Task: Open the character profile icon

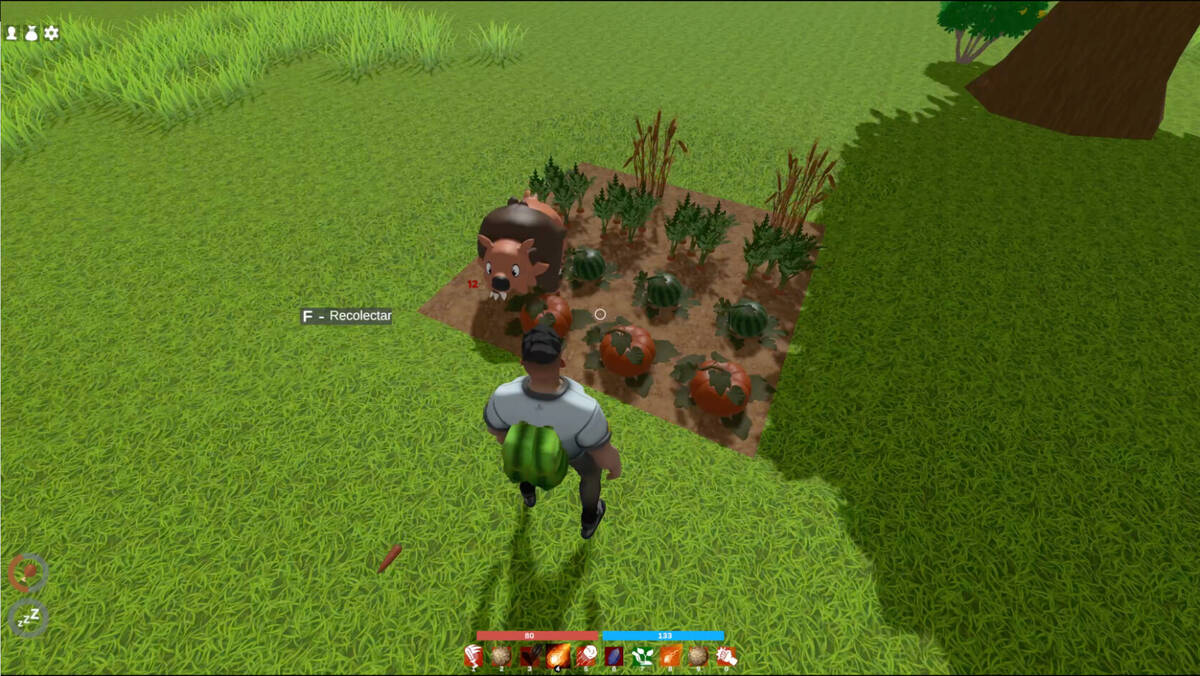Action: click(12, 33)
